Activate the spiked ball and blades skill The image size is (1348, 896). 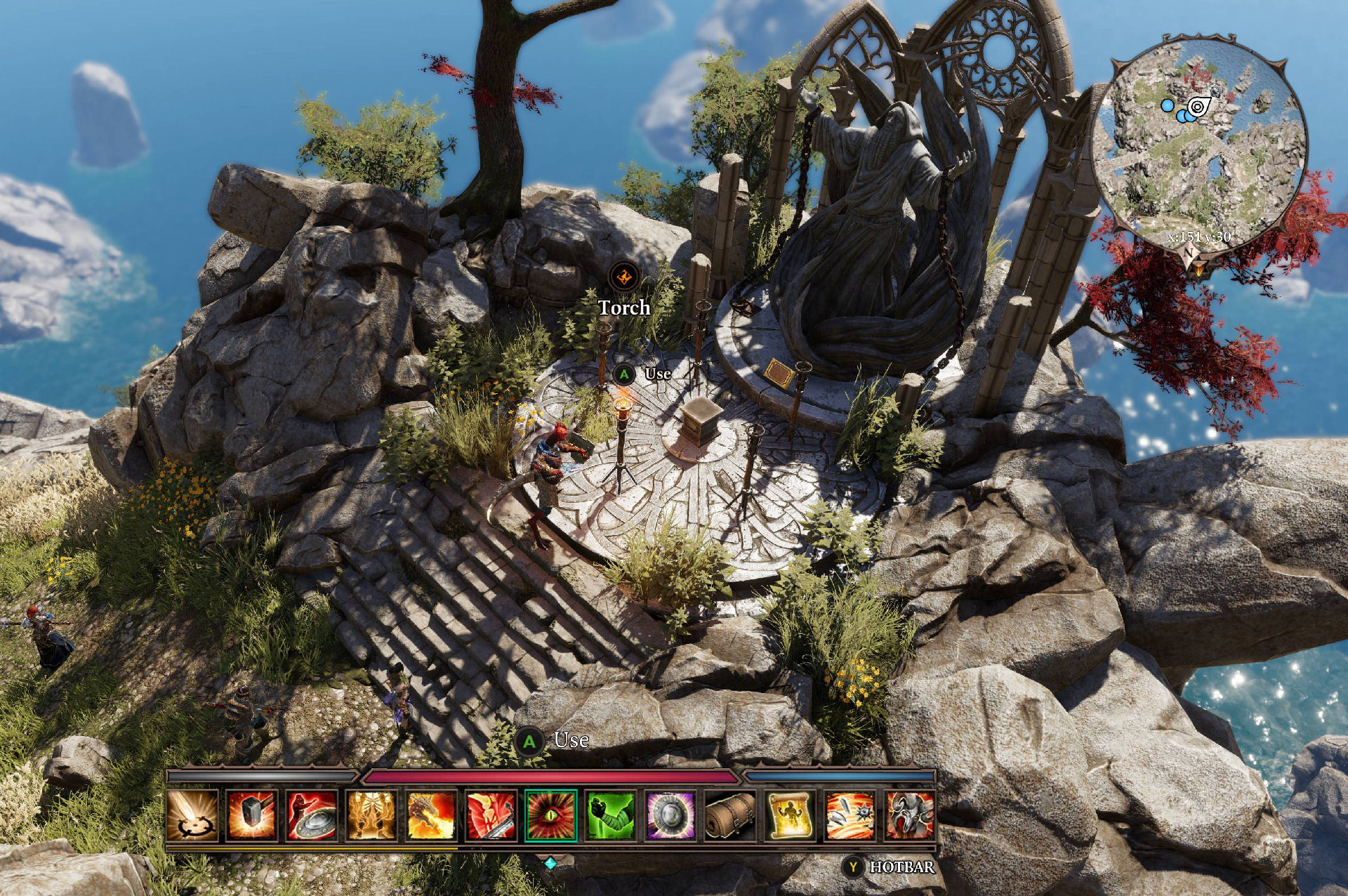tap(850, 815)
